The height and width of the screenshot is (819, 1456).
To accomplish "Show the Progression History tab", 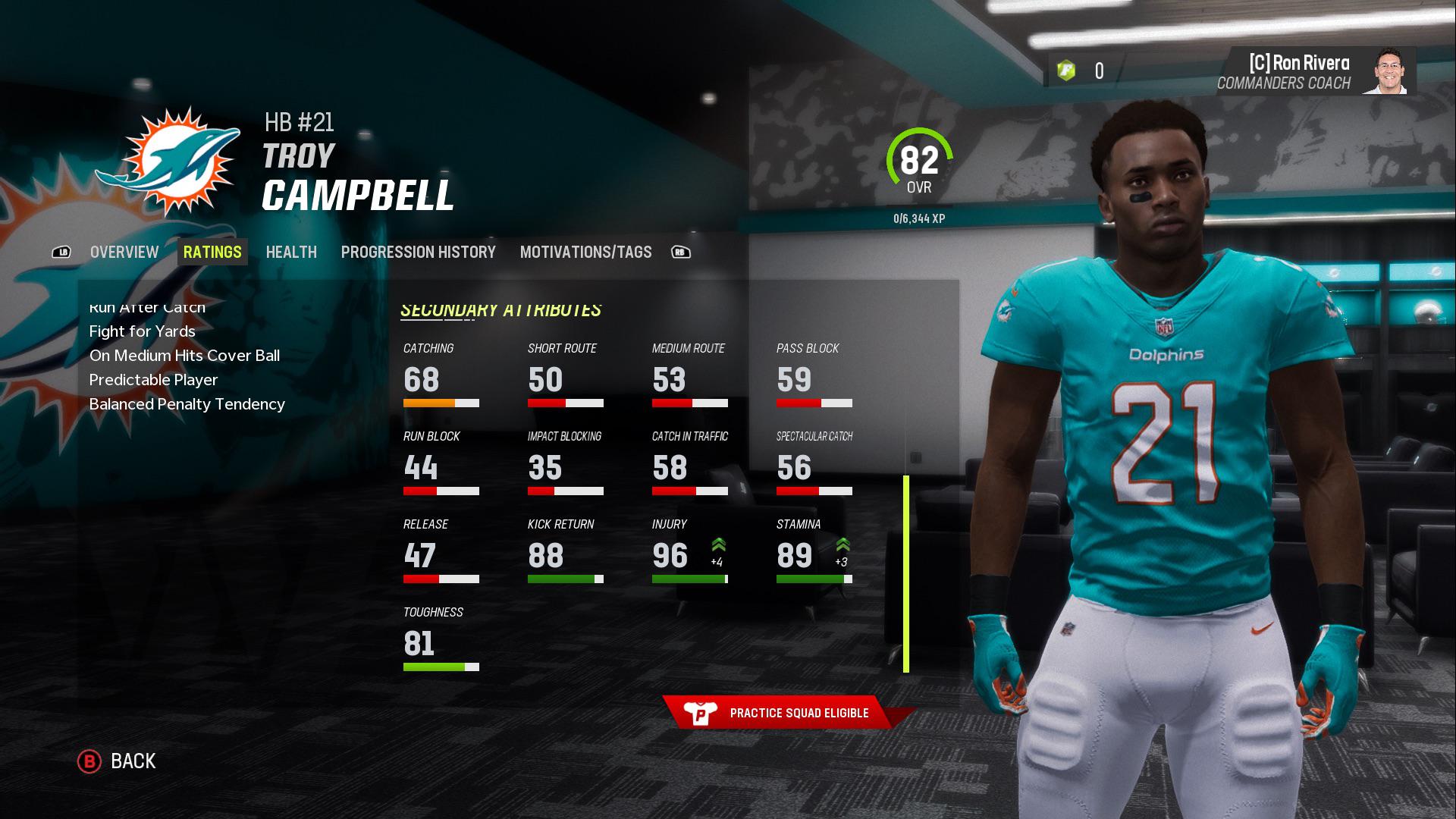I will 418,253.
